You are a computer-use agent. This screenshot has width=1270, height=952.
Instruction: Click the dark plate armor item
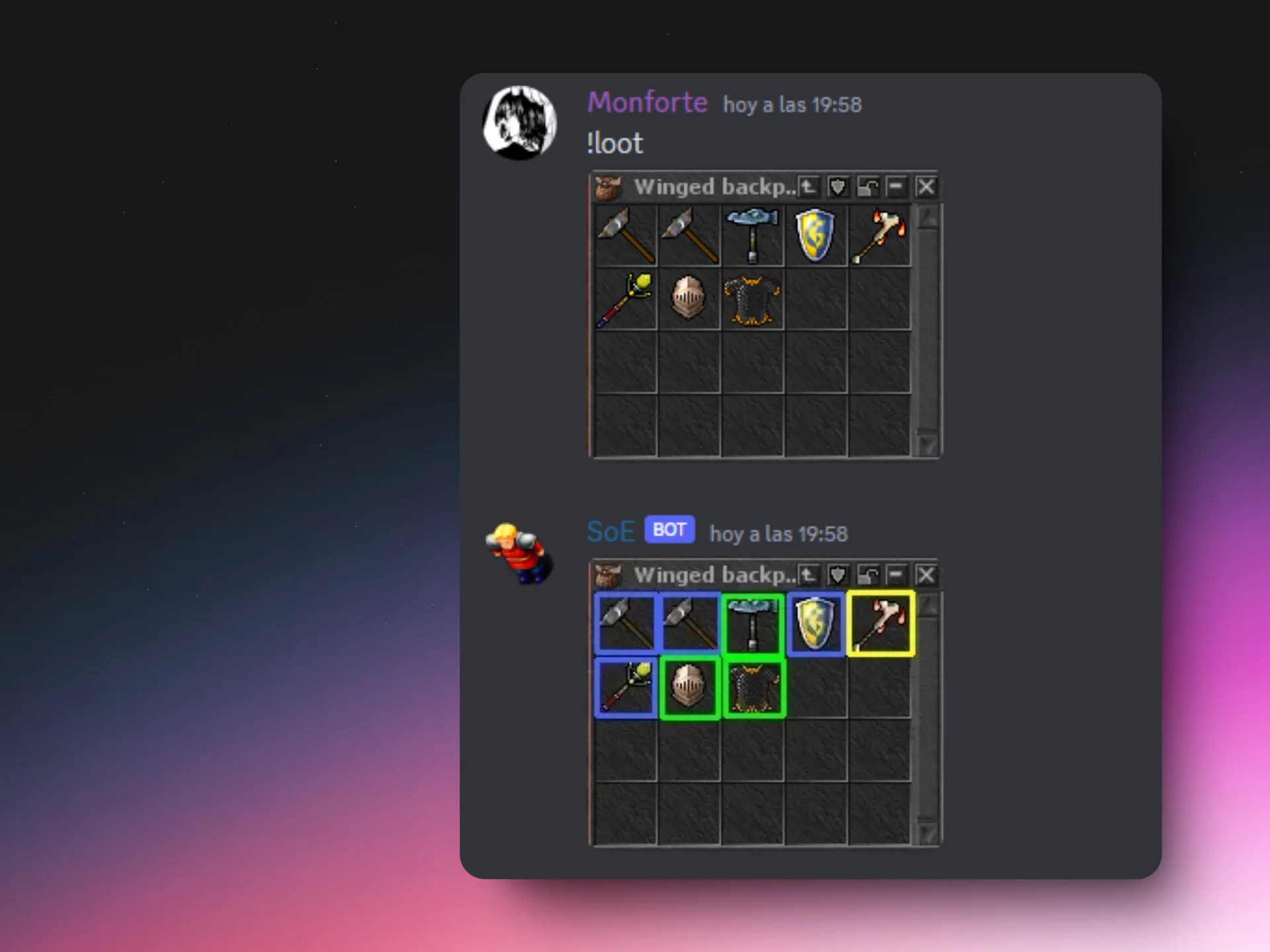[752, 299]
